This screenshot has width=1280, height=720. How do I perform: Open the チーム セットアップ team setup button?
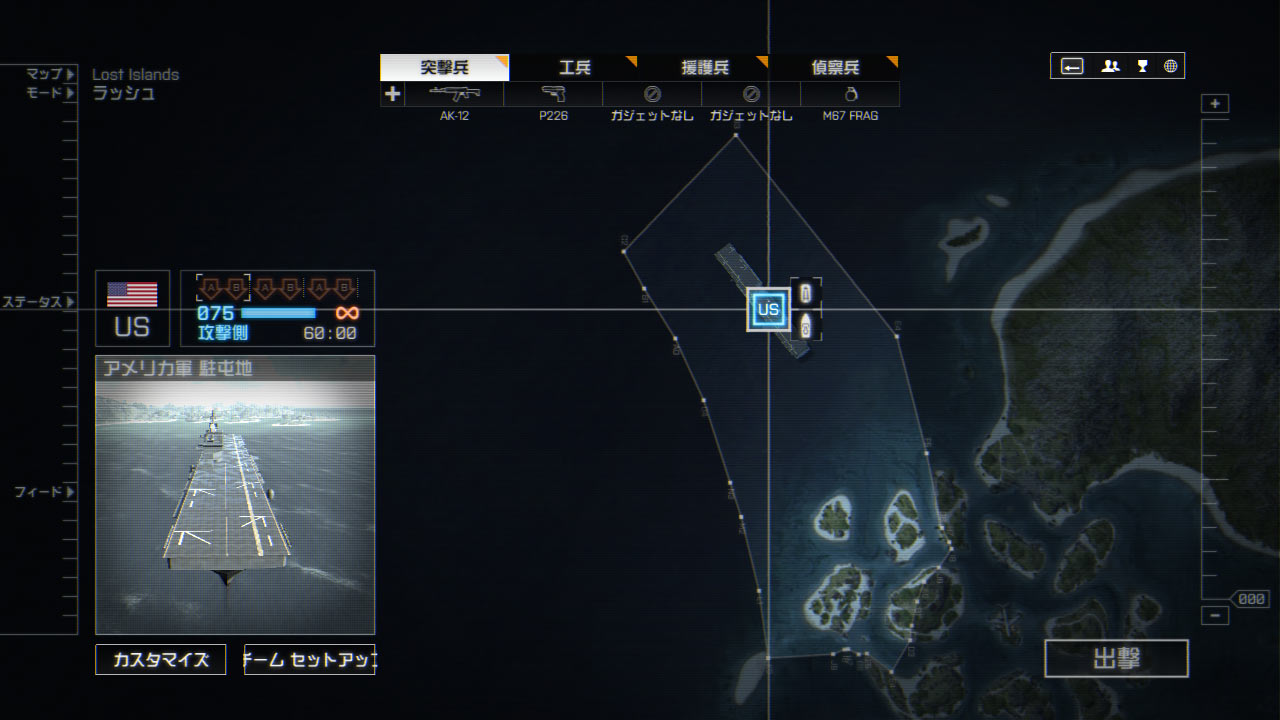(x=310, y=660)
